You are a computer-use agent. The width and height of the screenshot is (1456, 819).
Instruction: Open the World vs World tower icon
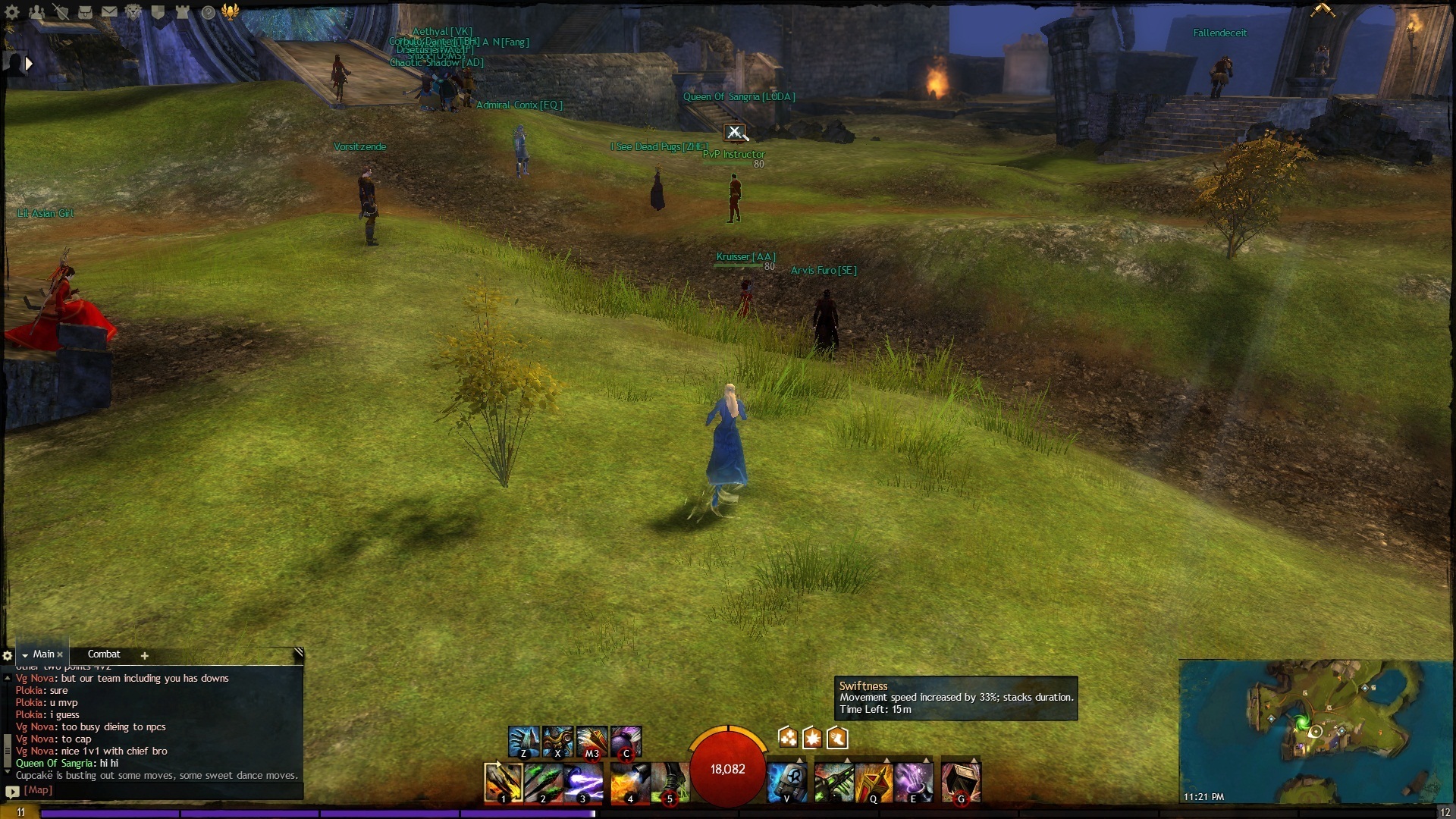tap(182, 12)
